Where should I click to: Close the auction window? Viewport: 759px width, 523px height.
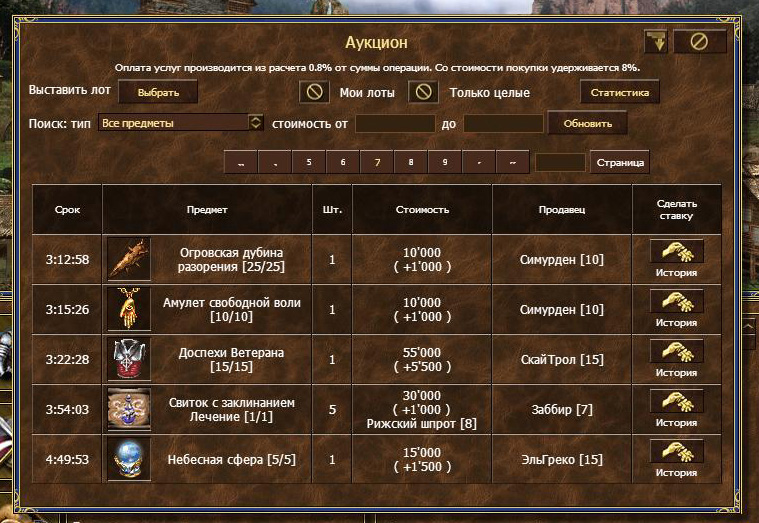coord(699,42)
